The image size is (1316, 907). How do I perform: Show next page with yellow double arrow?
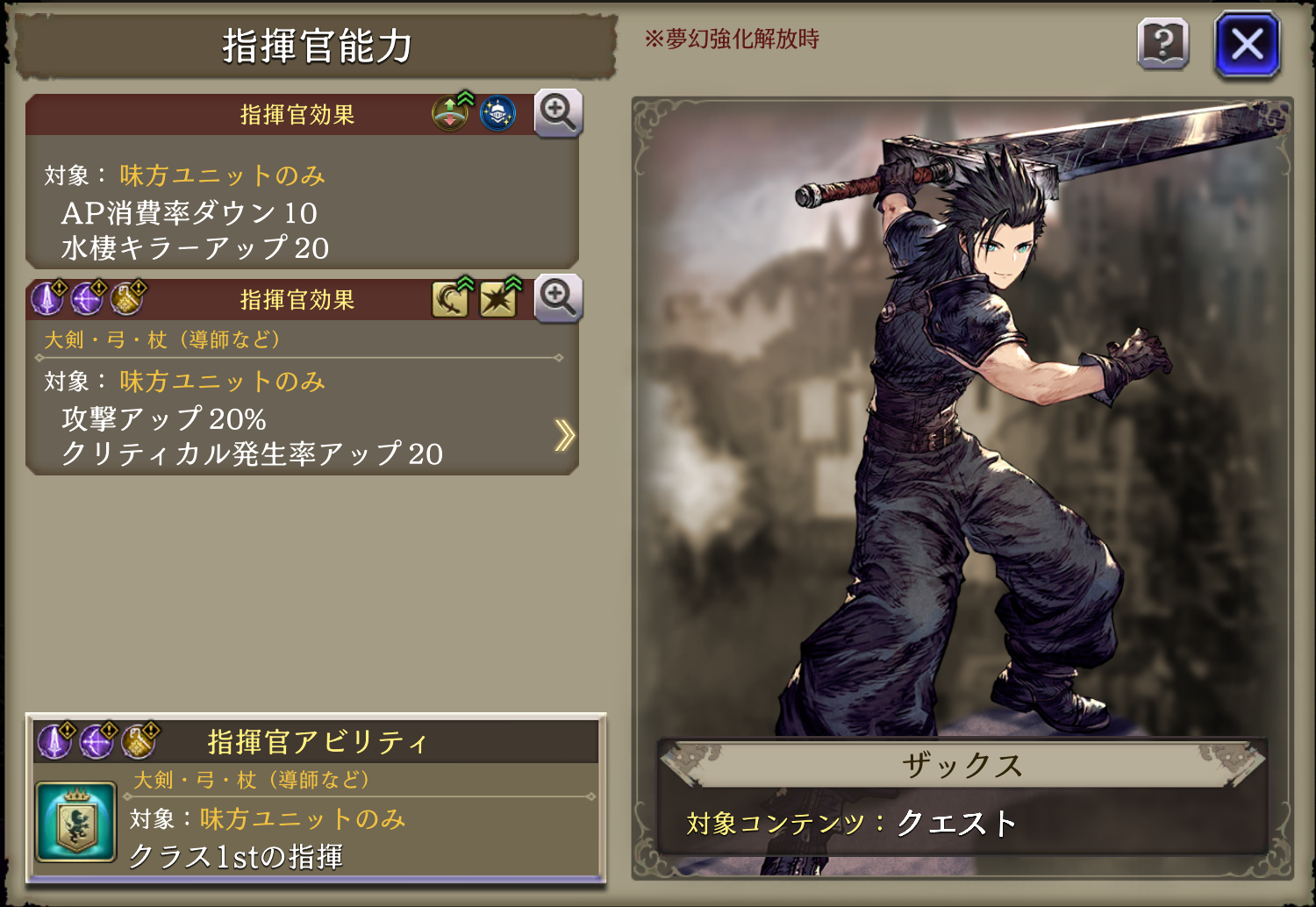[x=564, y=435]
